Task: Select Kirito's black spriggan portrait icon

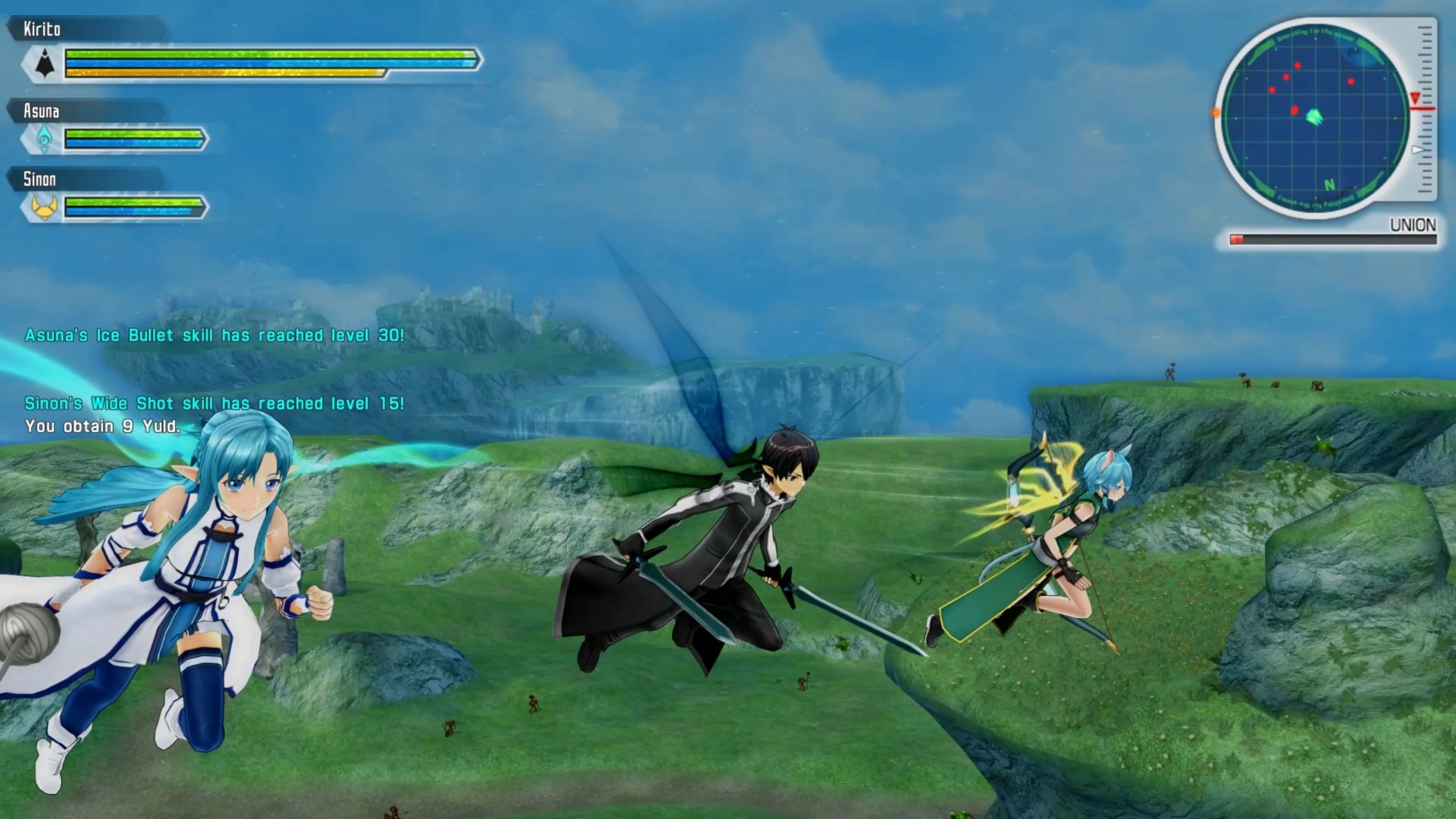Action: pos(45,64)
